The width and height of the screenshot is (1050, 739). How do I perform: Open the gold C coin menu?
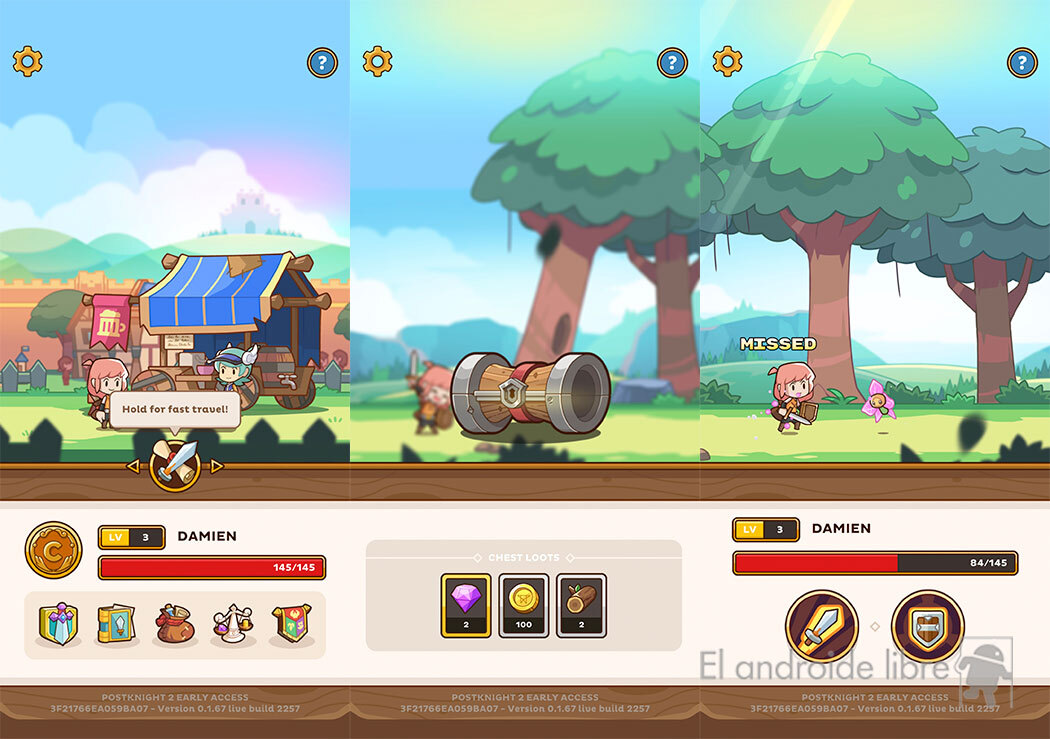[x=53, y=550]
